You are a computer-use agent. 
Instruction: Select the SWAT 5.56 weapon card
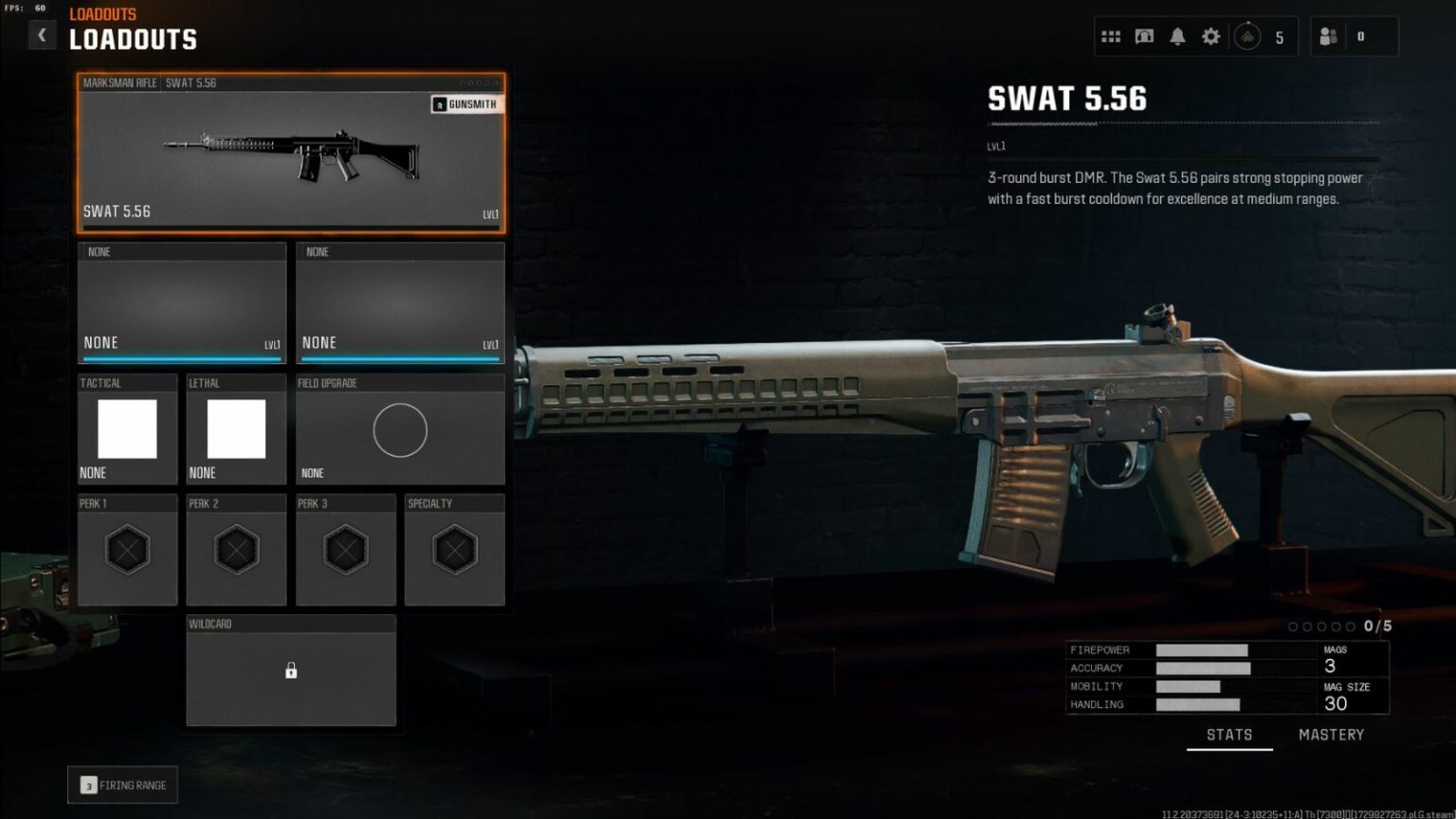coord(290,152)
